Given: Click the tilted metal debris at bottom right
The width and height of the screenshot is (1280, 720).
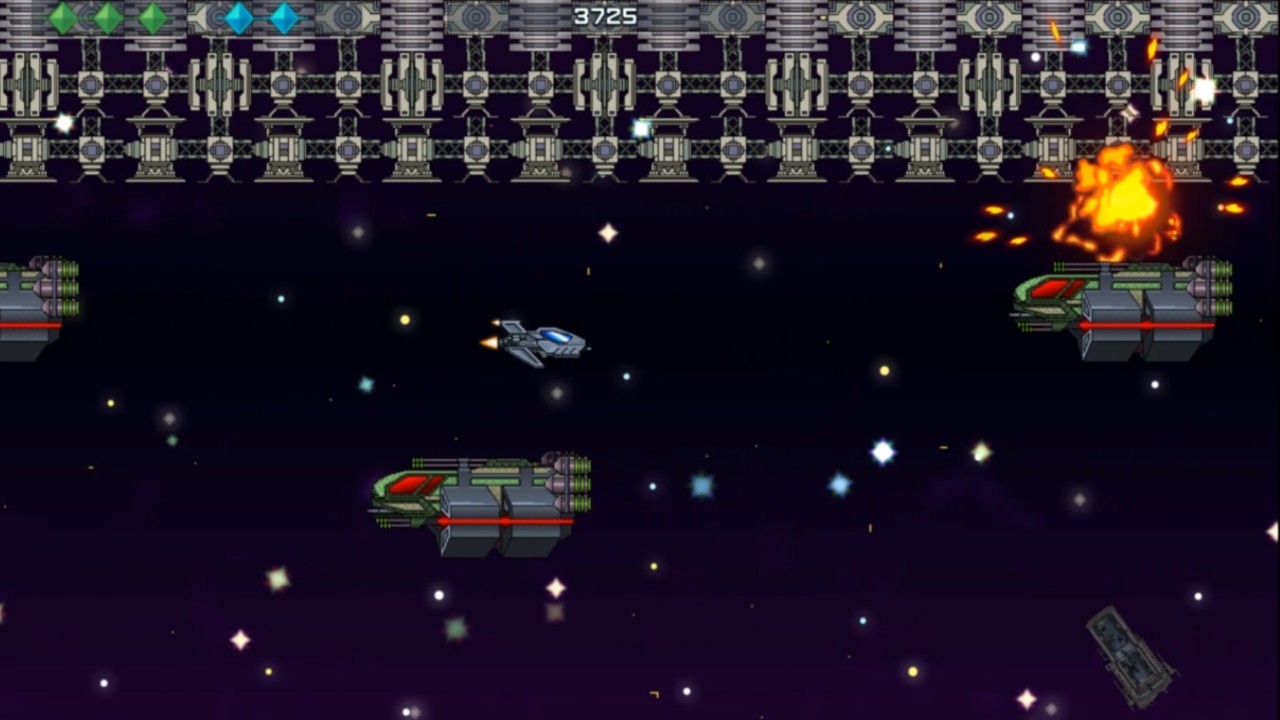Looking at the screenshot, I should click(1130, 655).
